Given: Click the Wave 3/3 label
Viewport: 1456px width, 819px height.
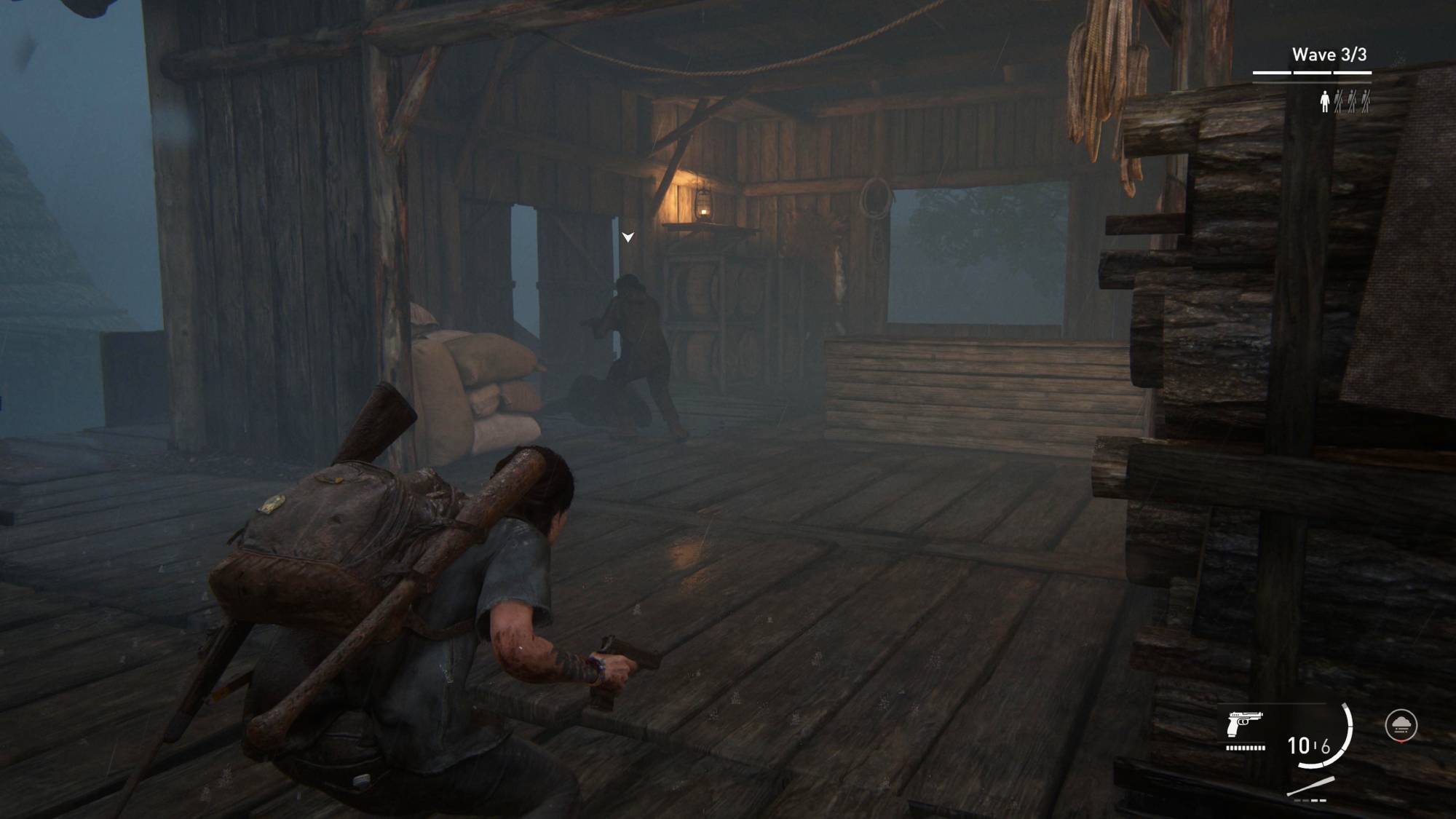Looking at the screenshot, I should click(1329, 54).
